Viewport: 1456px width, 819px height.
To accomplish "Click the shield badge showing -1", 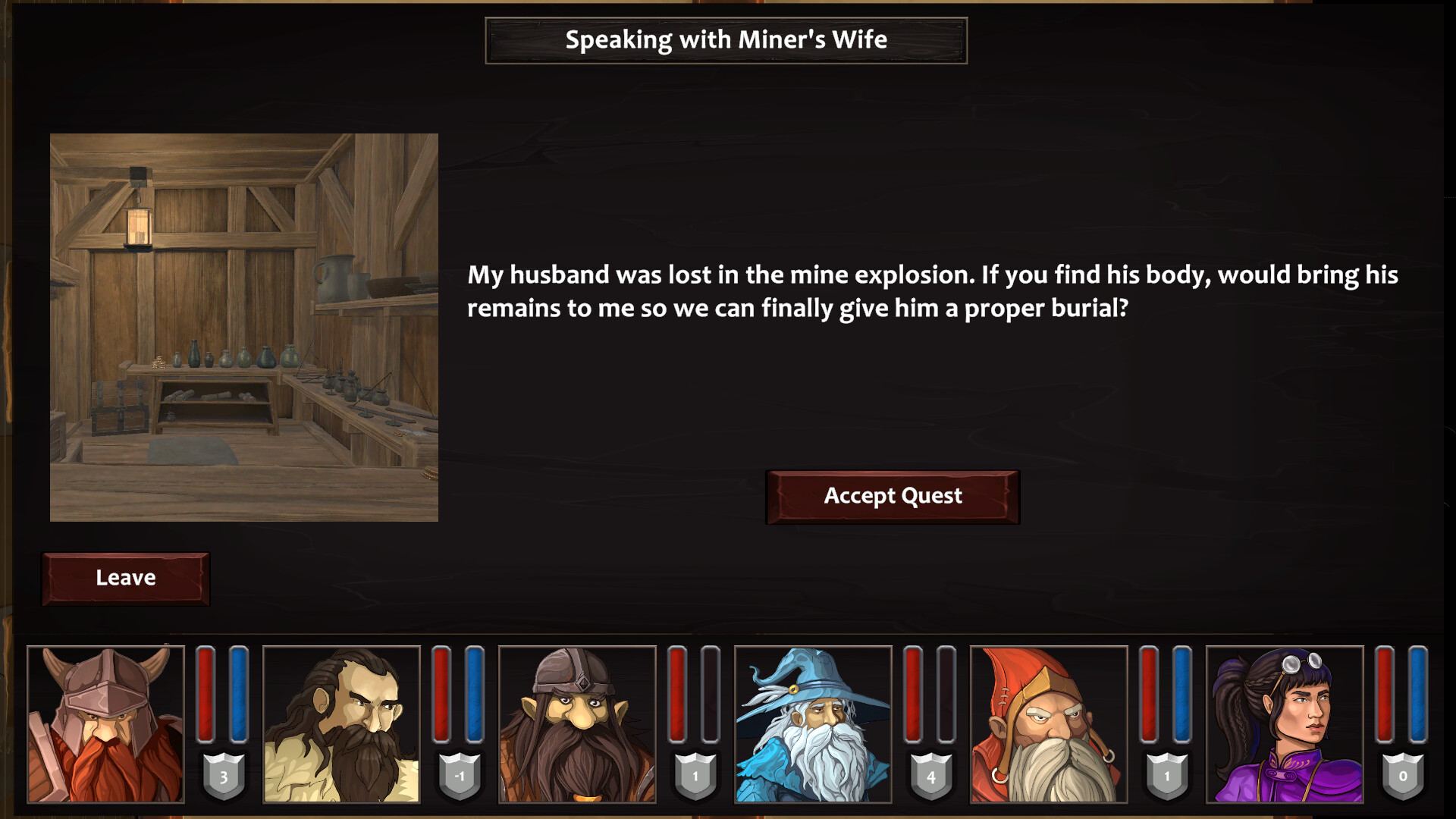I will point(459,775).
